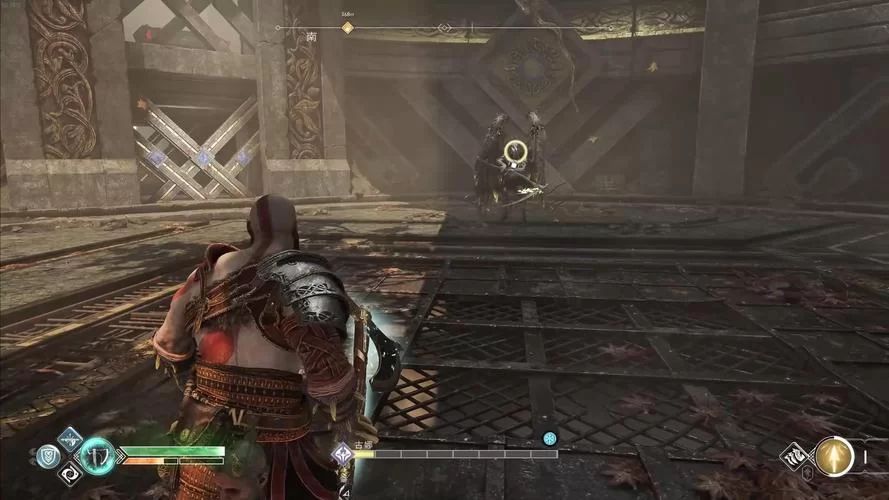Select the frost status snowflake icon
This screenshot has height=500, width=889.
[x=548, y=438]
